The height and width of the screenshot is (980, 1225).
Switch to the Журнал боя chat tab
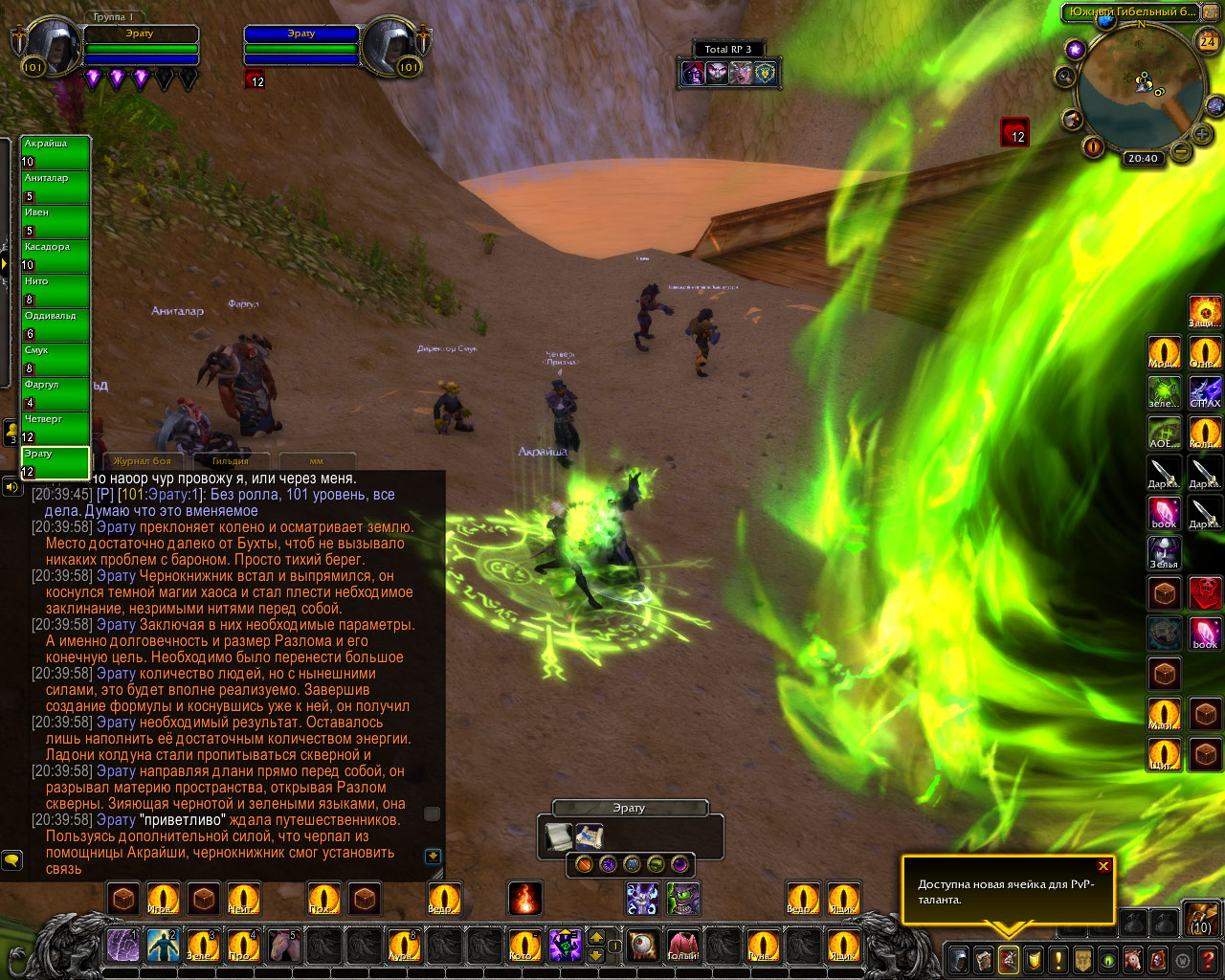[x=142, y=461]
